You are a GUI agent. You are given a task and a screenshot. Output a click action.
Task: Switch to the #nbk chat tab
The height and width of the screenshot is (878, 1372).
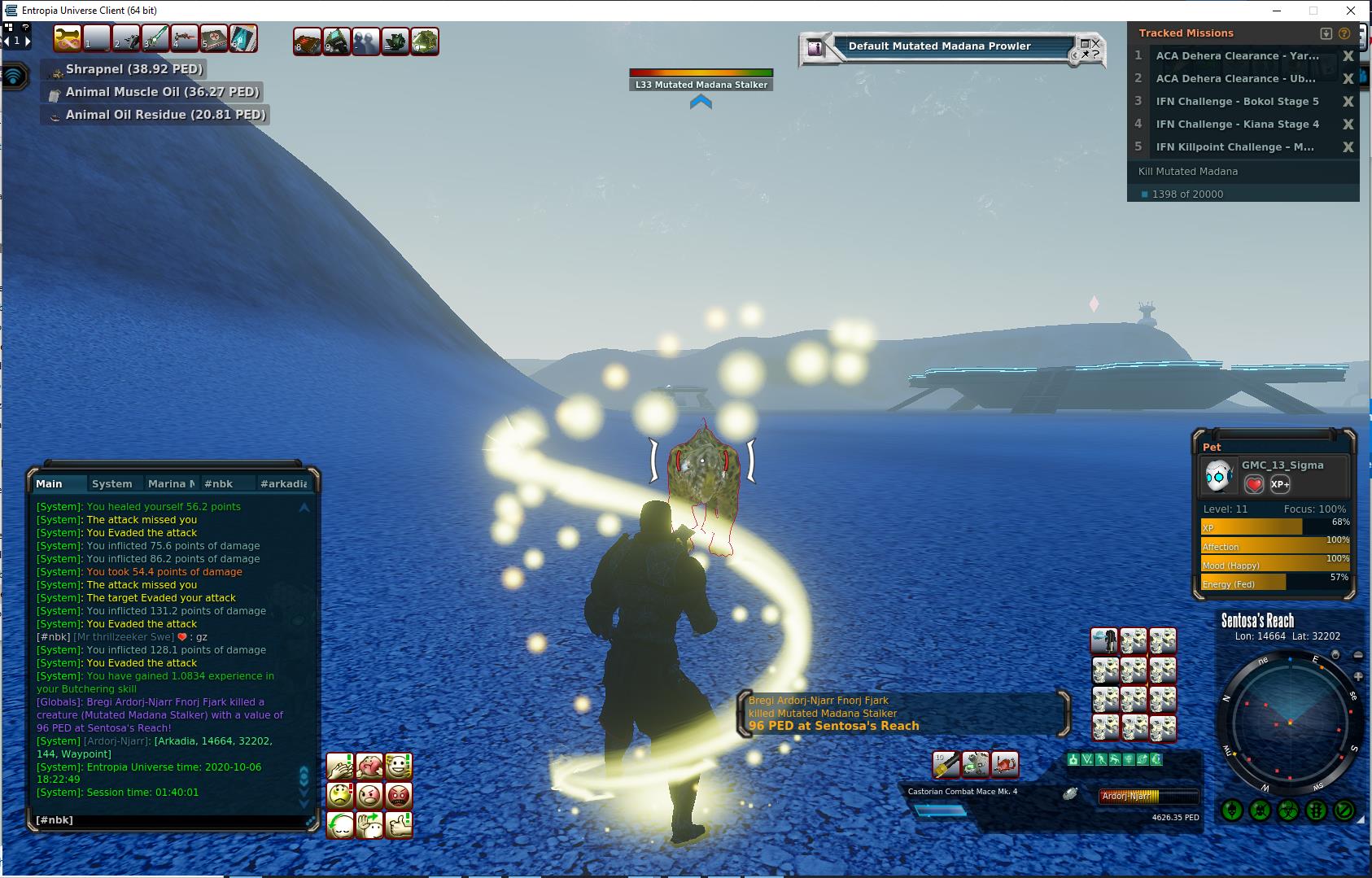(x=218, y=483)
